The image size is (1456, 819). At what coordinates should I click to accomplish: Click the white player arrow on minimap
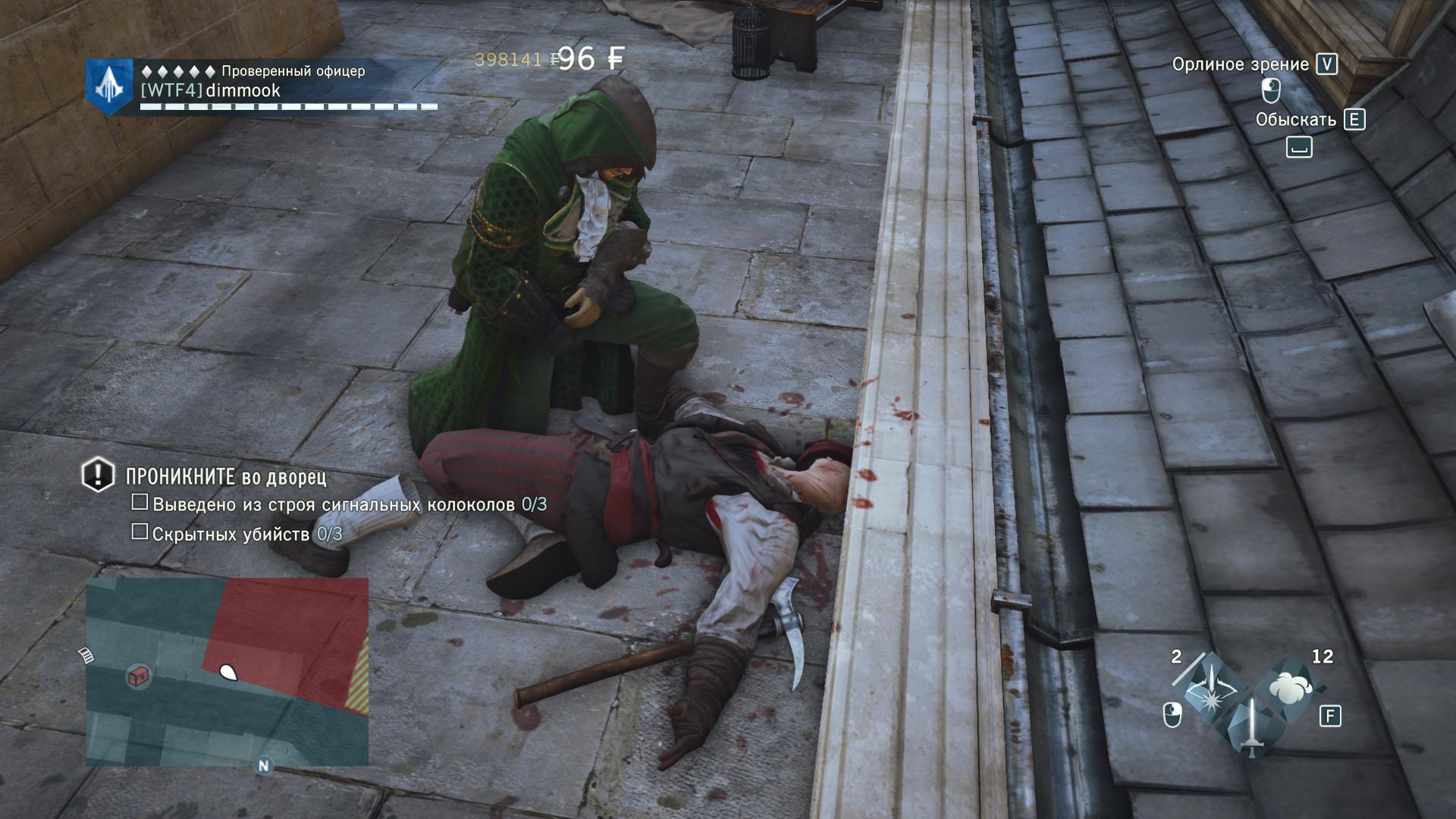tap(227, 671)
